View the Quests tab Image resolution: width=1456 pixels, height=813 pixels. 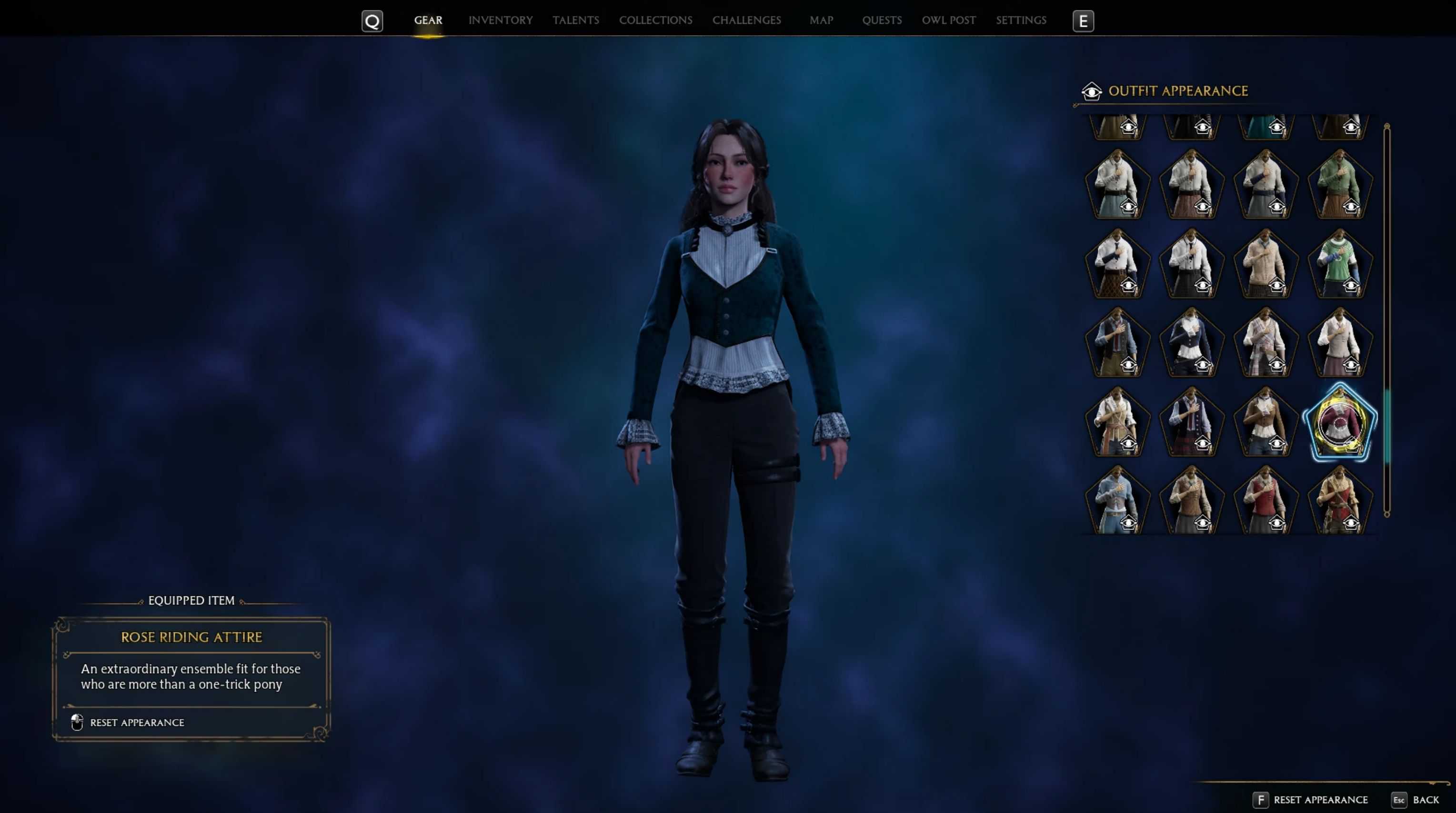coord(881,20)
